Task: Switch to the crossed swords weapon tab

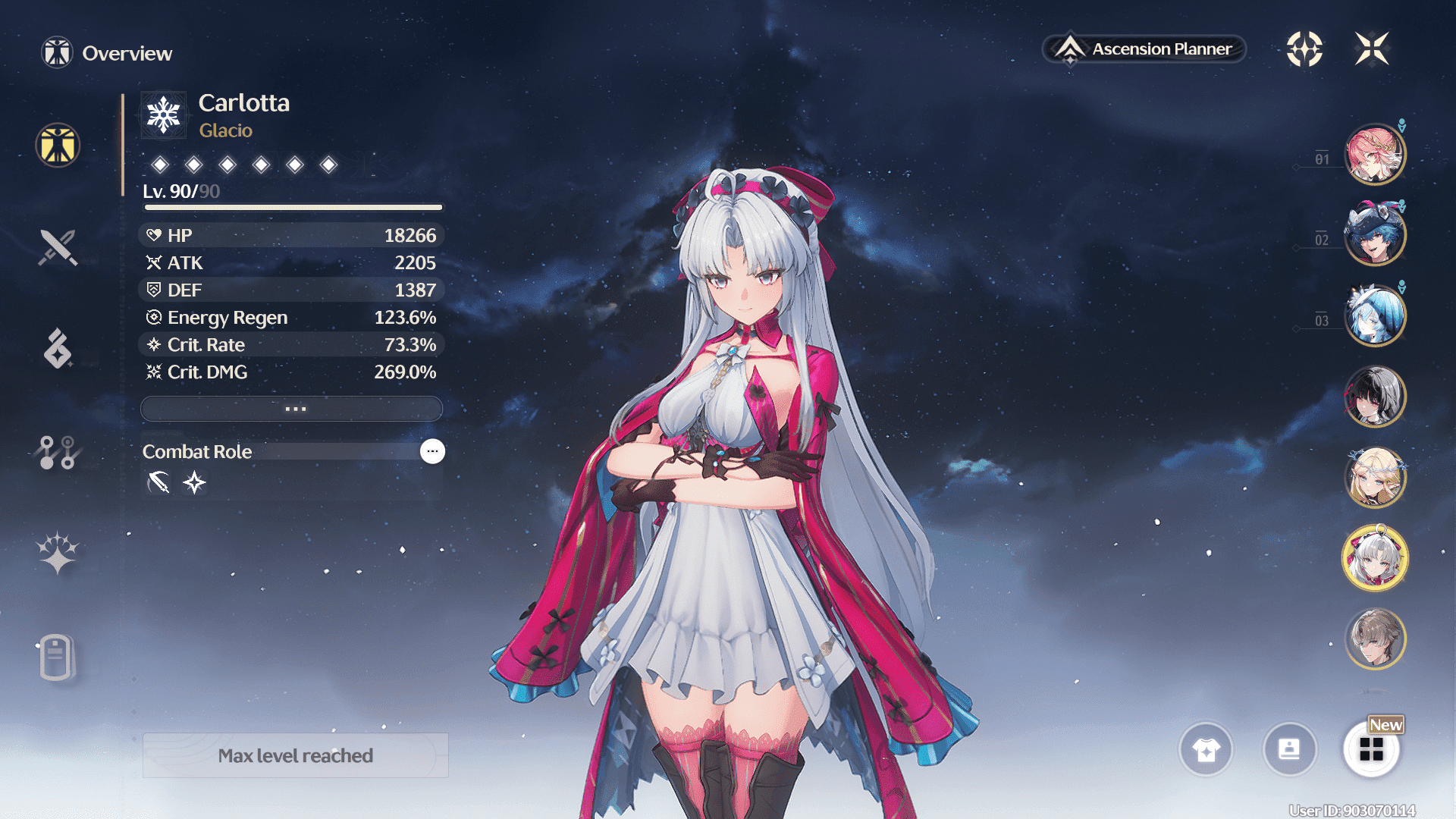Action: click(58, 247)
